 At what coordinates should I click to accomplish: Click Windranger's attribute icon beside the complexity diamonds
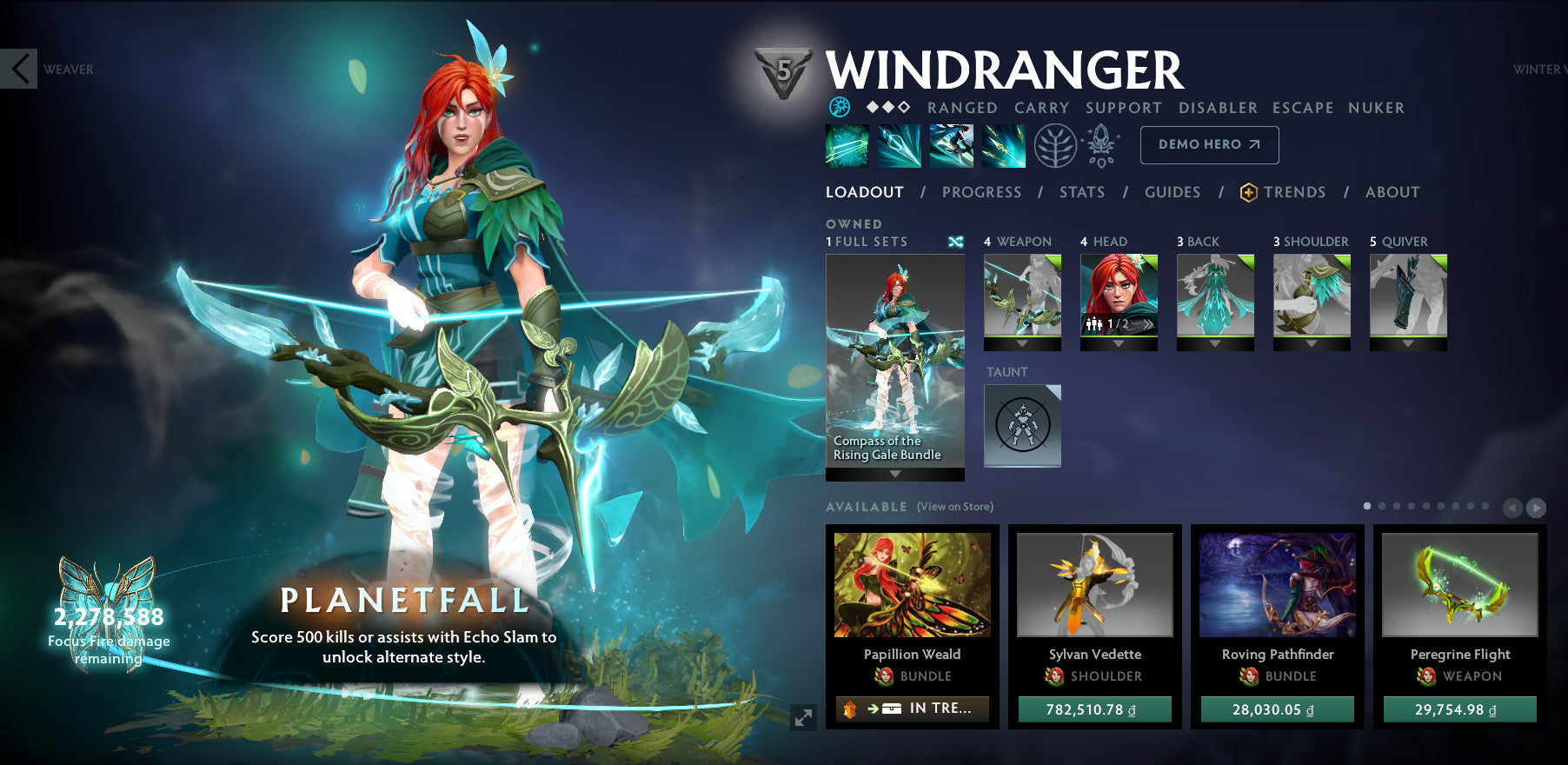[x=840, y=108]
